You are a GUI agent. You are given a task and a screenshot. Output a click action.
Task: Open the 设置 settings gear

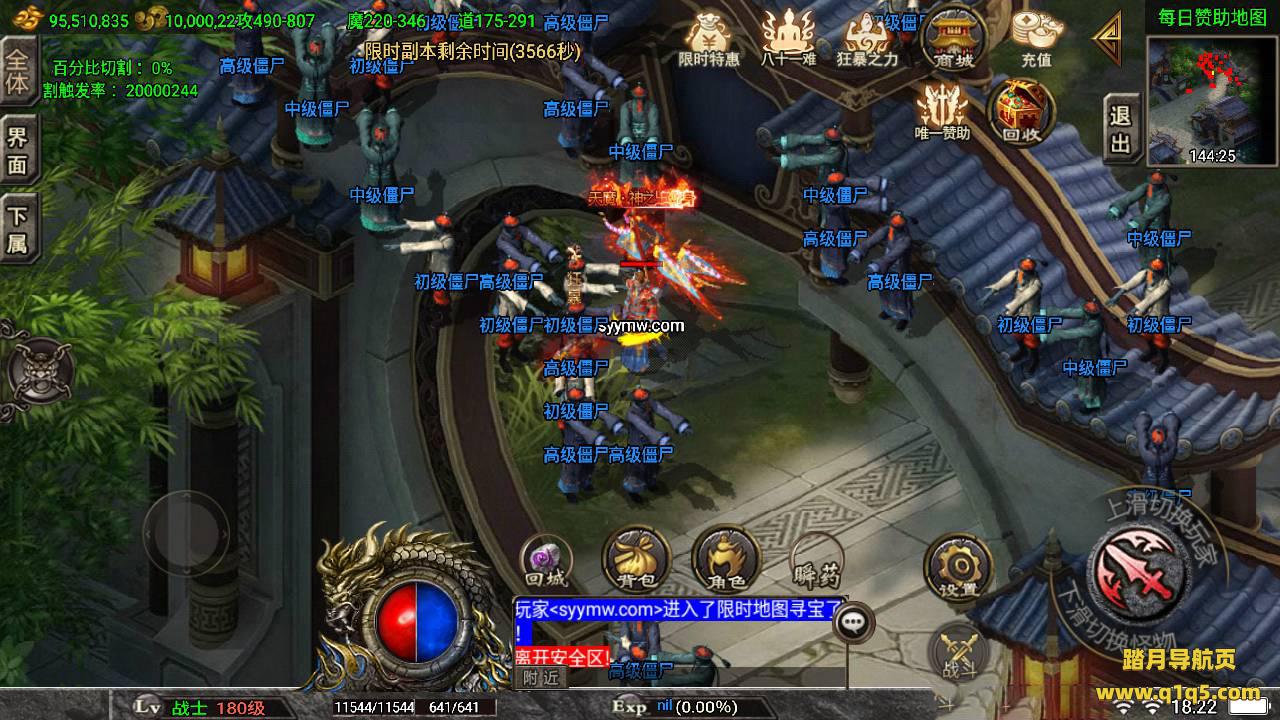[958, 567]
